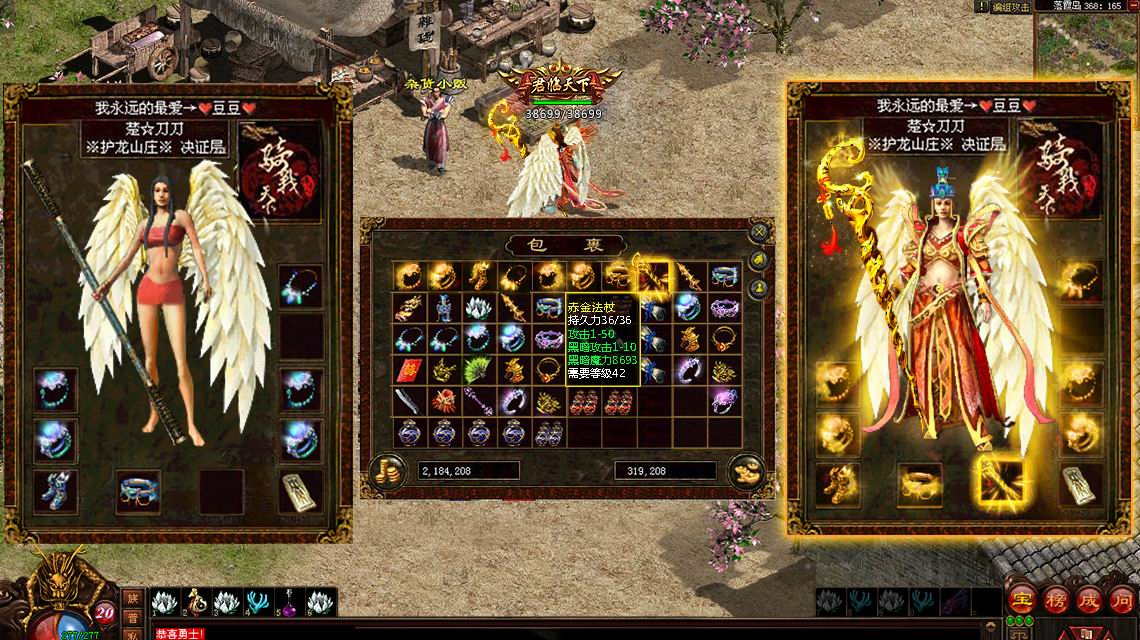Switch to the 族 chat channel tab

133,599
